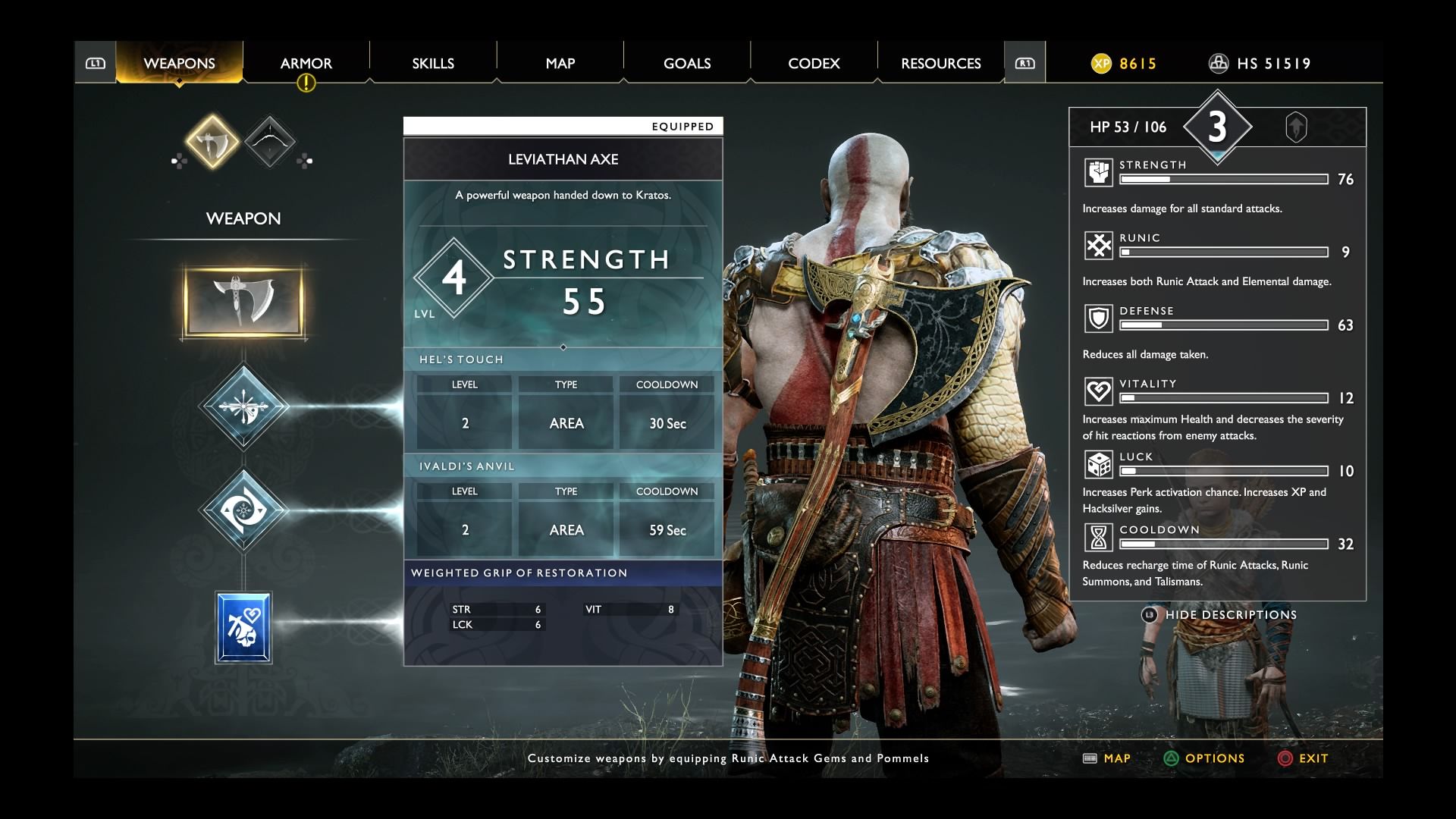Show the Map tab
The image size is (1456, 819).
[560, 63]
